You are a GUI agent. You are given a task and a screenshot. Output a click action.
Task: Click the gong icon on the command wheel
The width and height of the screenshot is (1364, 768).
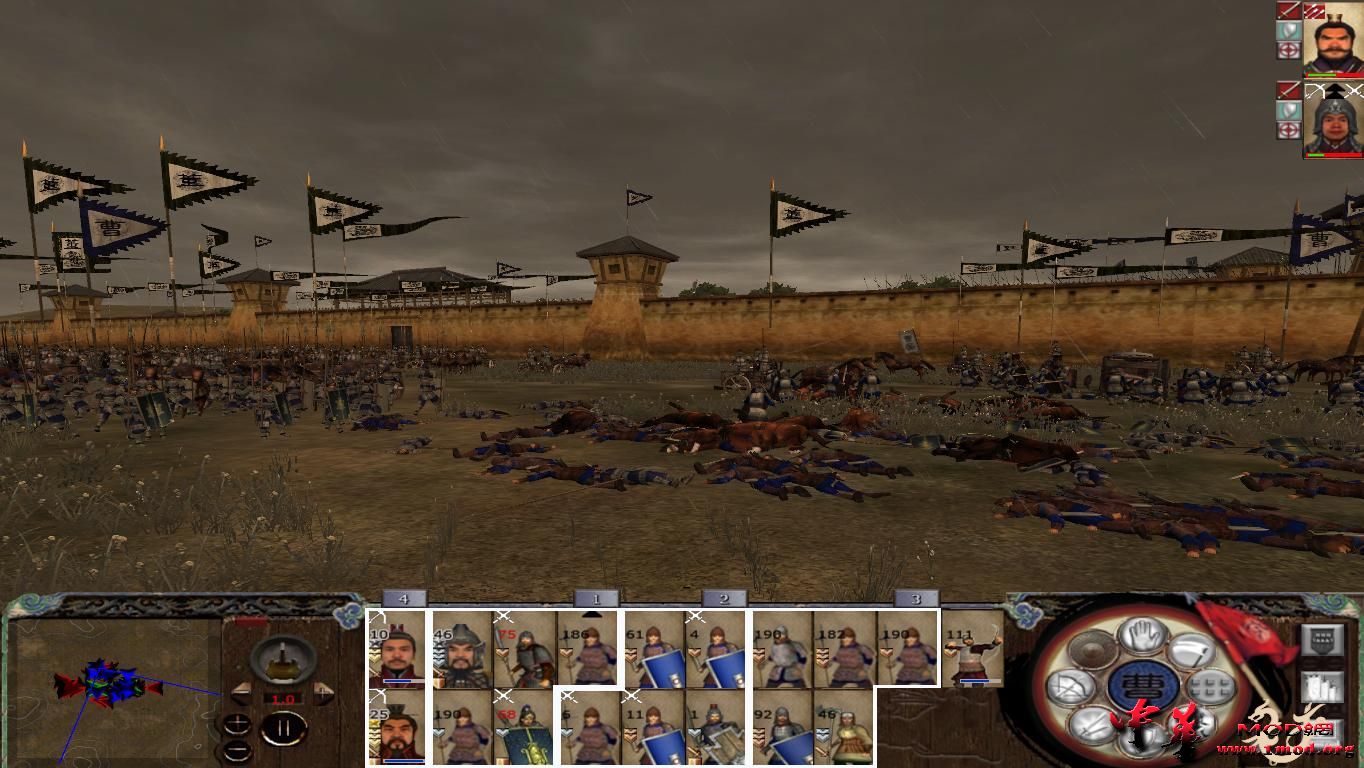[x=1090, y=651]
